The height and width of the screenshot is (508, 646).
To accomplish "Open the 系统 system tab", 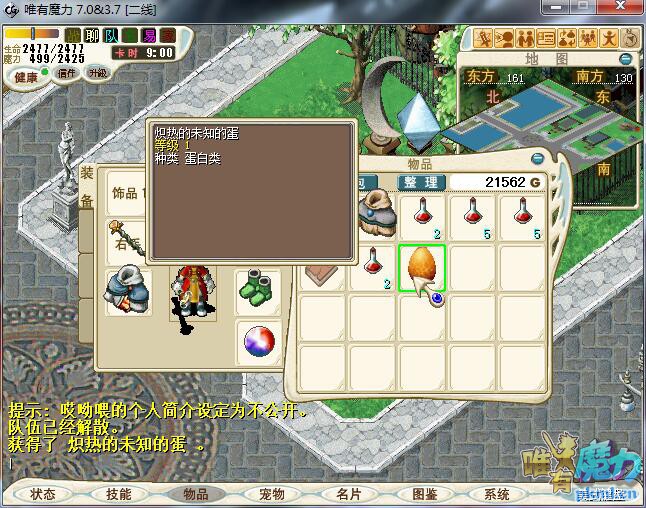I will pyautogui.click(x=497, y=494).
